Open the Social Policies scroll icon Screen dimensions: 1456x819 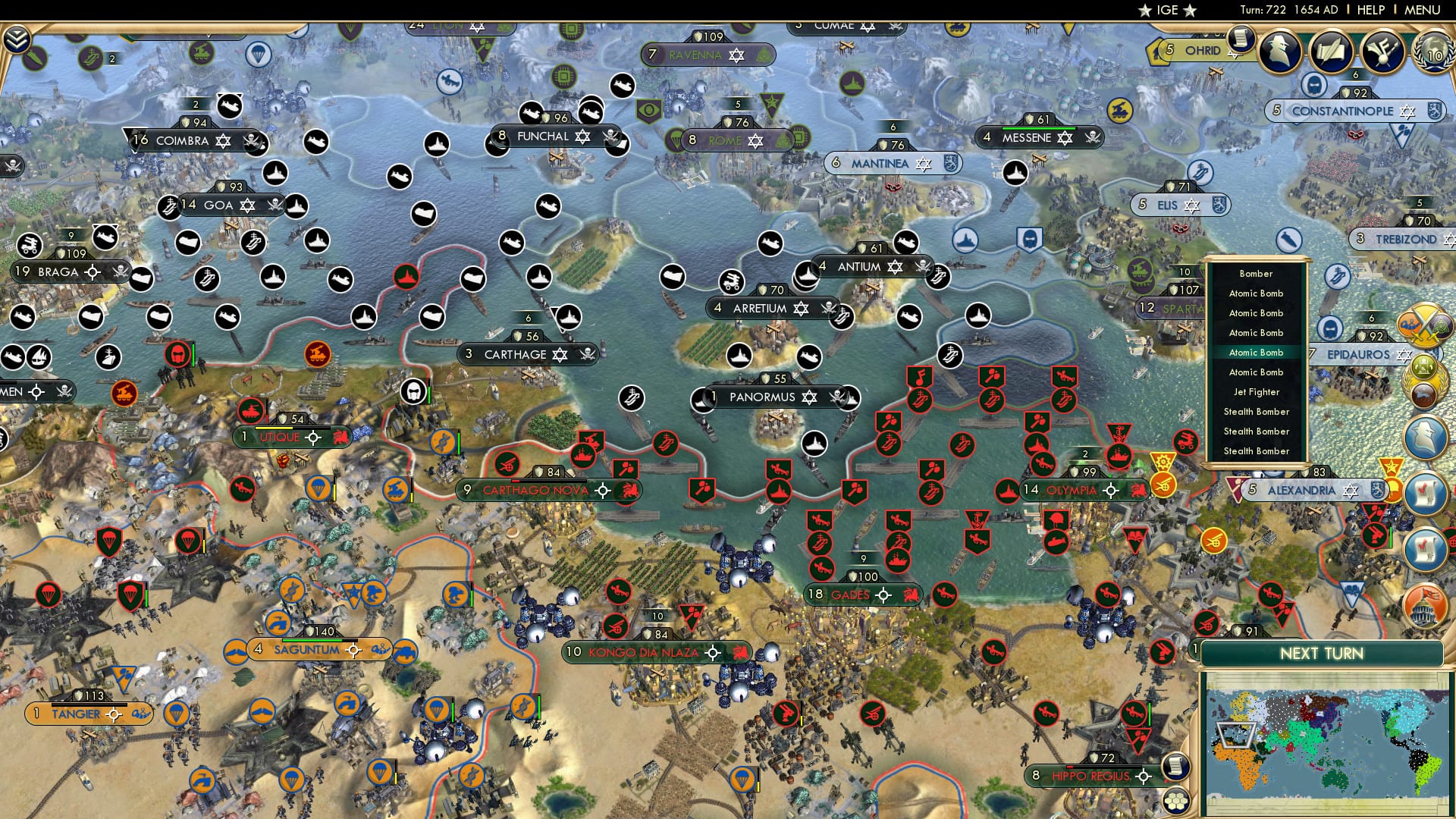tap(1241, 40)
